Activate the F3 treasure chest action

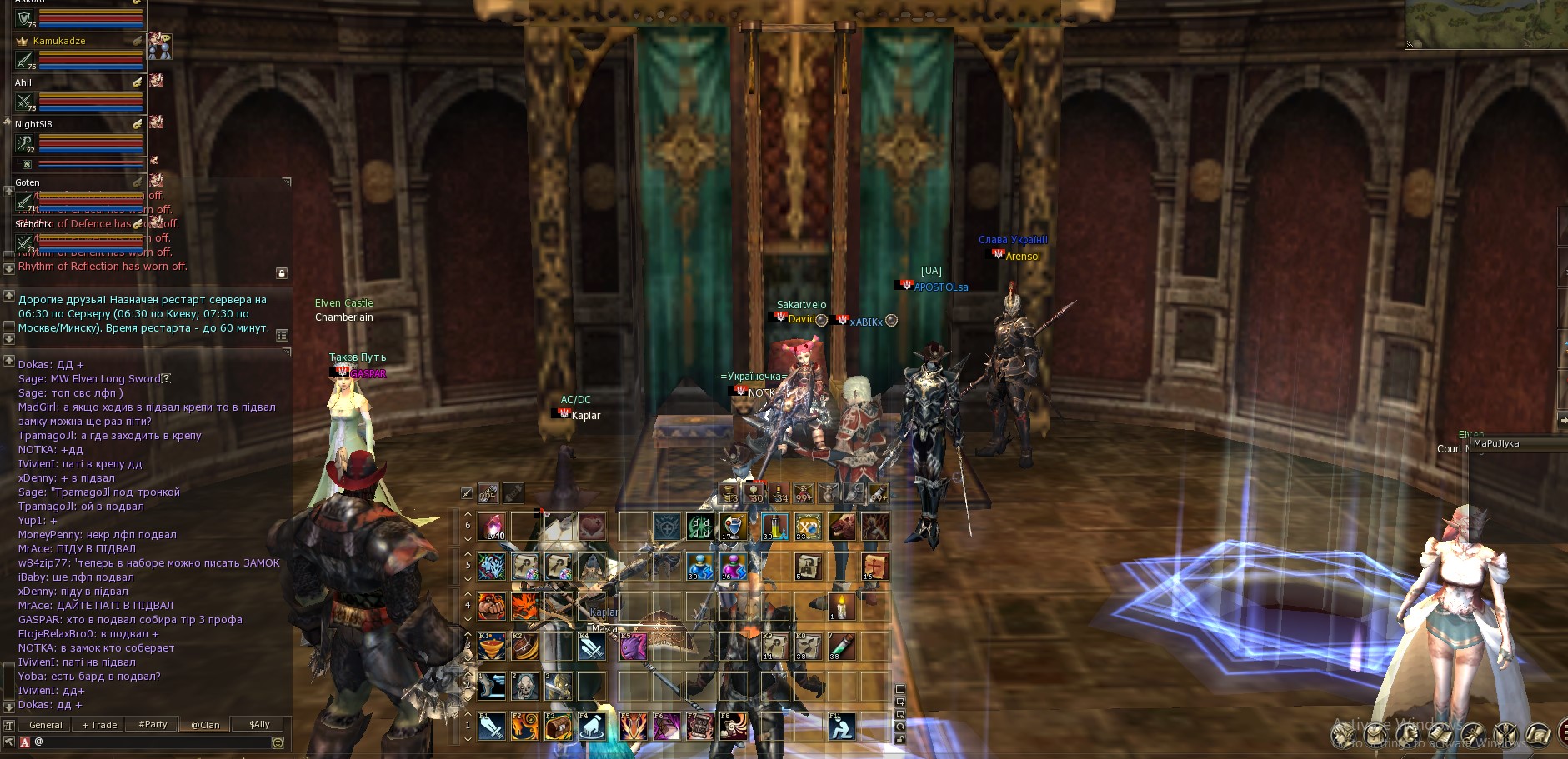tap(558, 727)
